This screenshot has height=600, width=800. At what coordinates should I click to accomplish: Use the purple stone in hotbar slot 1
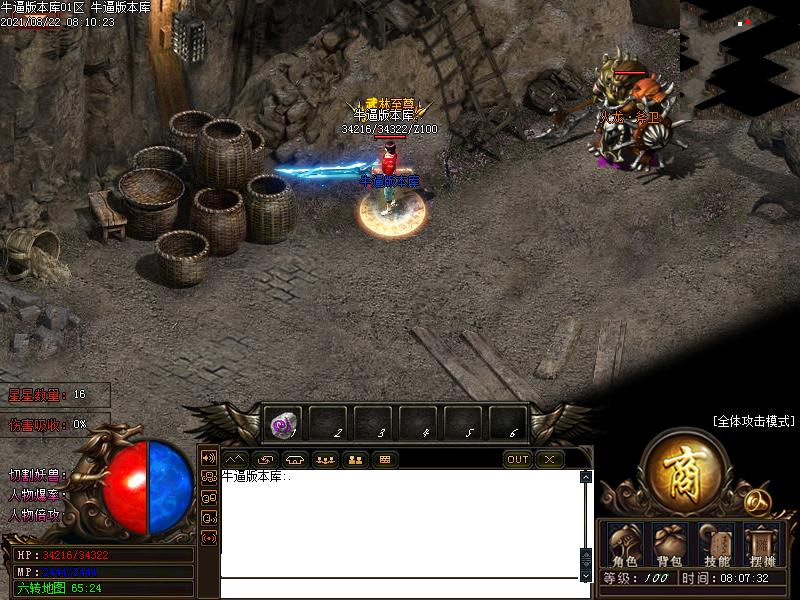pos(282,424)
